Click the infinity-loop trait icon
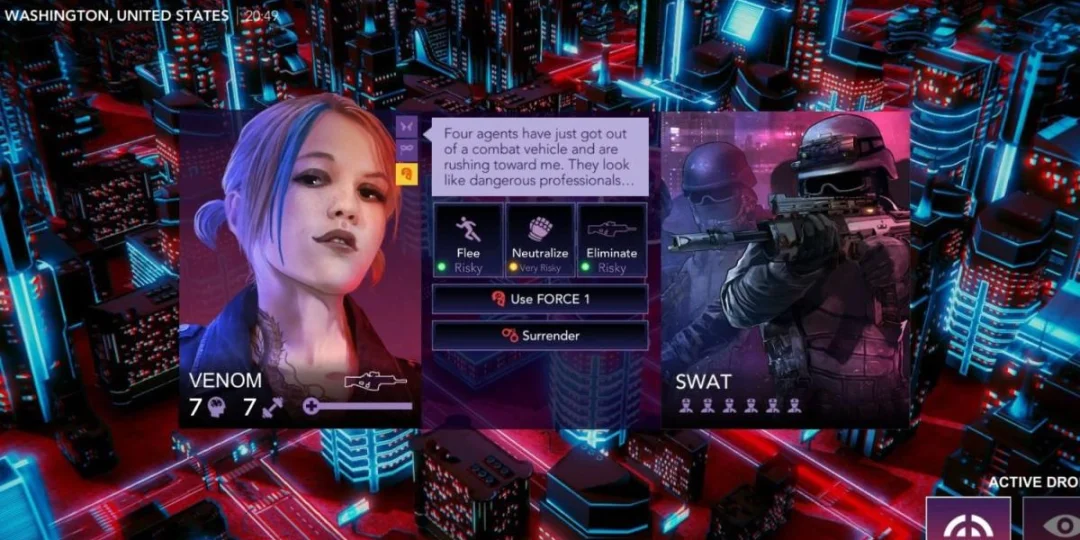 pyautogui.click(x=408, y=149)
